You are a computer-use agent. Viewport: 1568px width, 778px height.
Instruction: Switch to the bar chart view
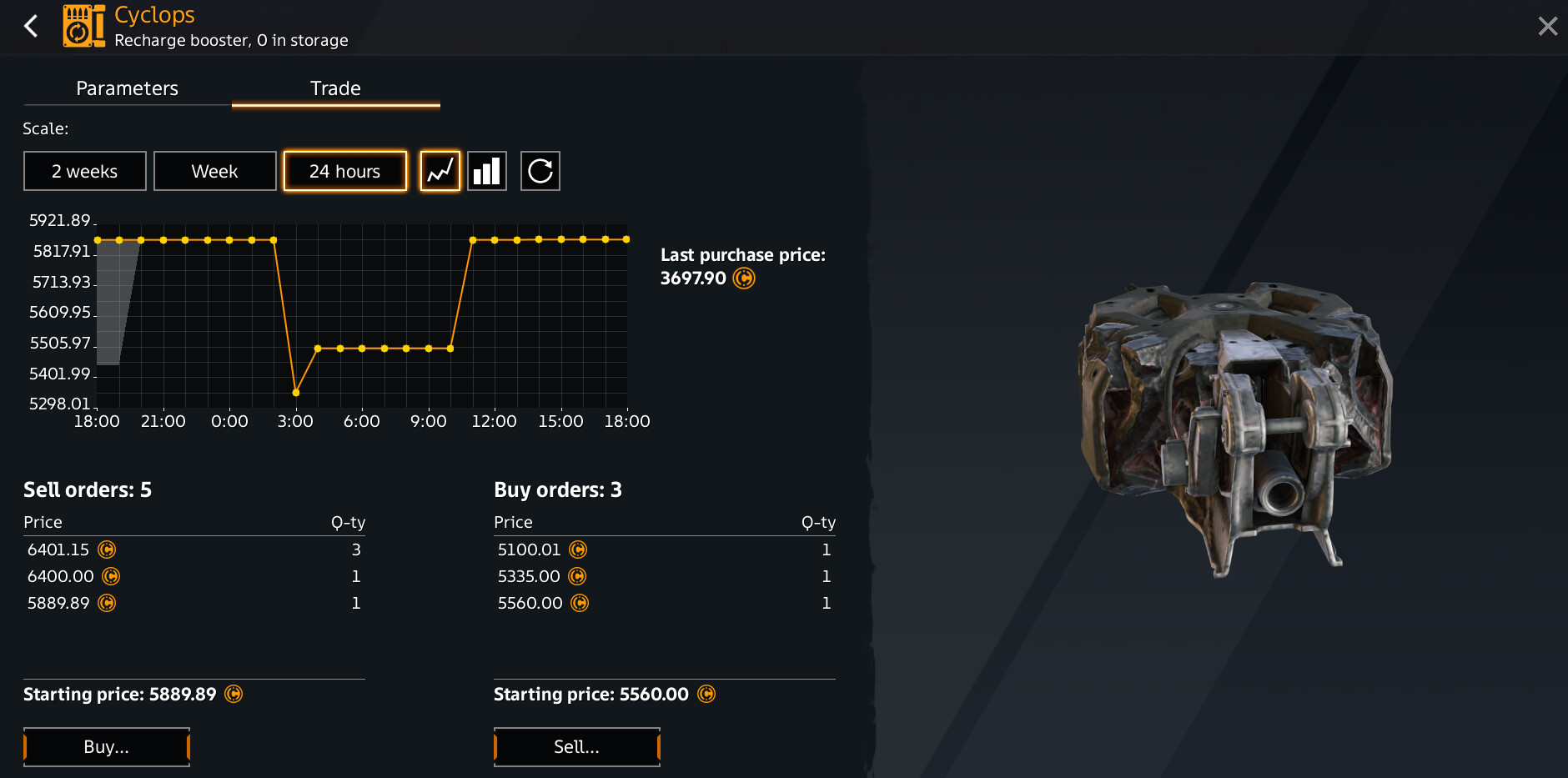487,171
